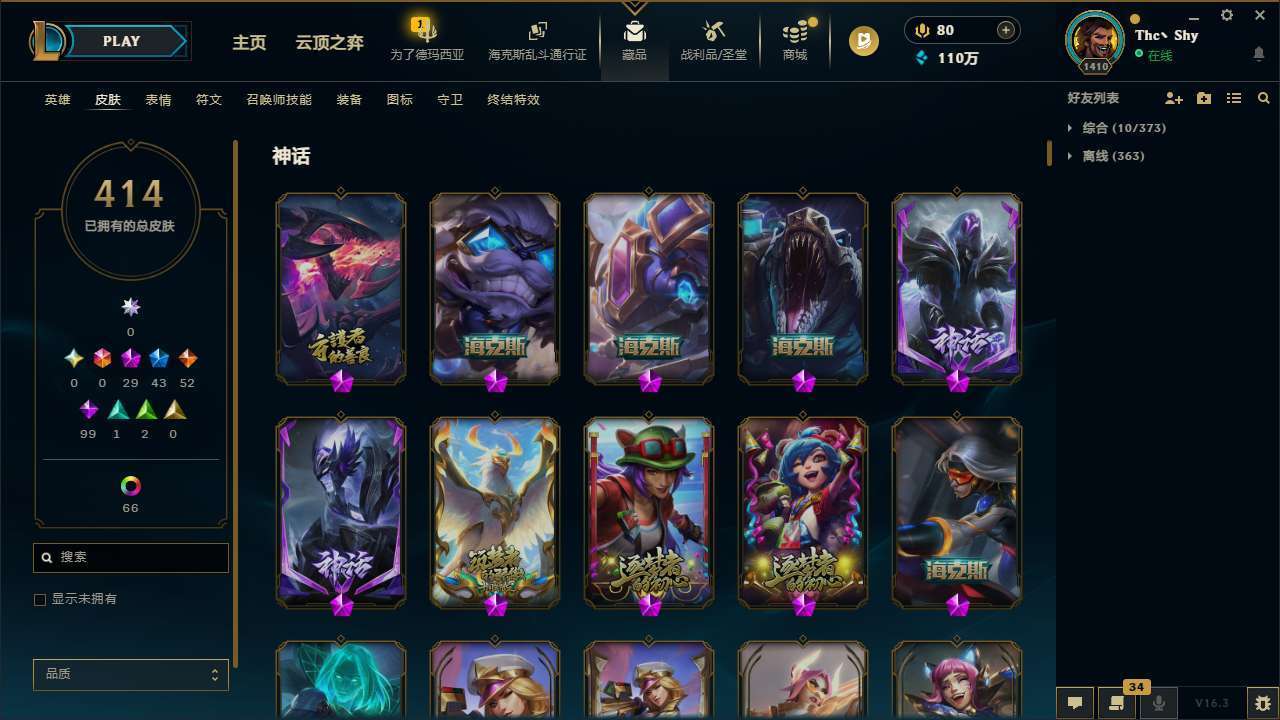Image resolution: width=1280 pixels, height=720 pixels.
Task: Enable the 显示未拥有 checkbox
Action: [x=40, y=599]
